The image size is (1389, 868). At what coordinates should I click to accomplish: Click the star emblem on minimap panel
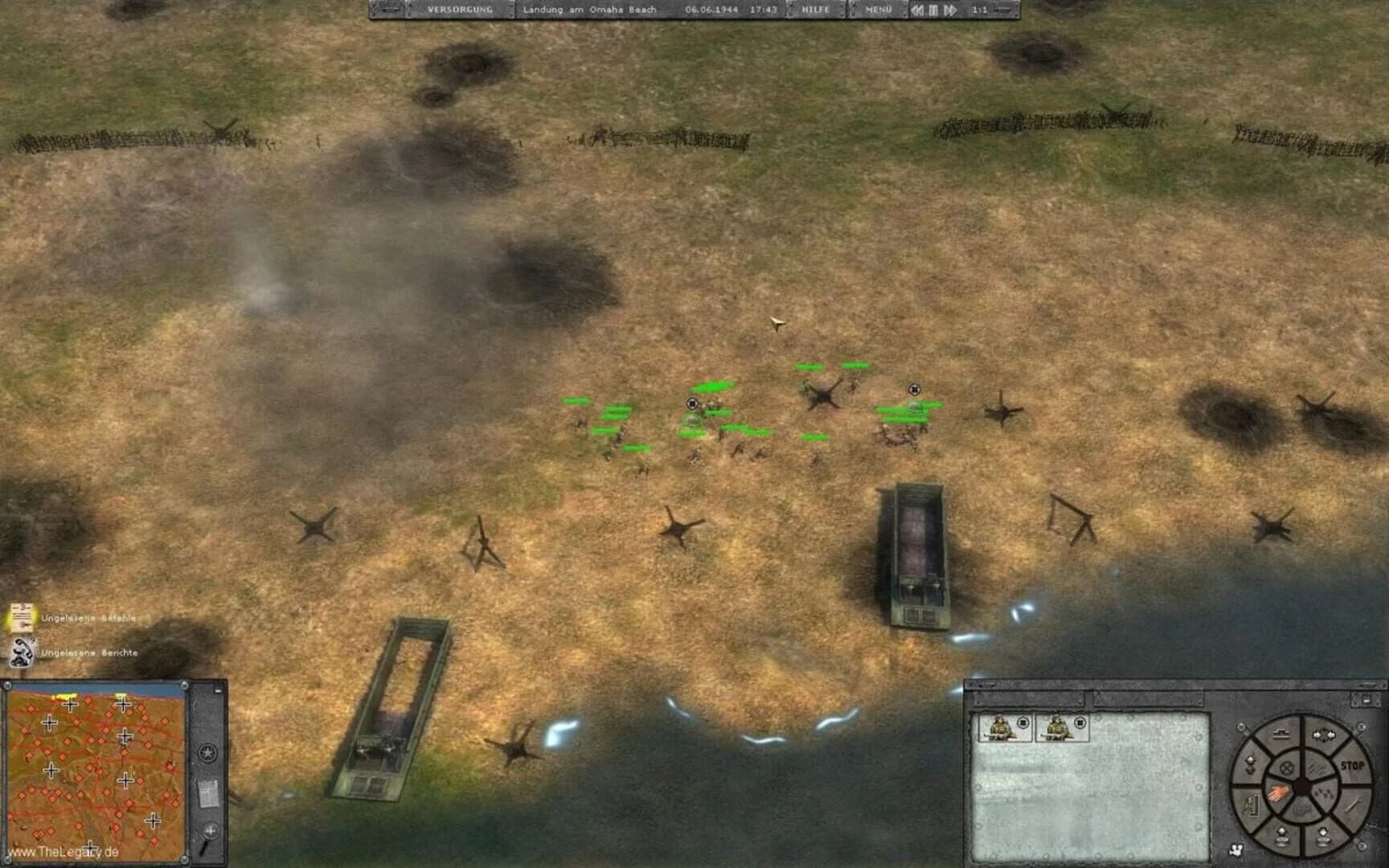[x=207, y=751]
